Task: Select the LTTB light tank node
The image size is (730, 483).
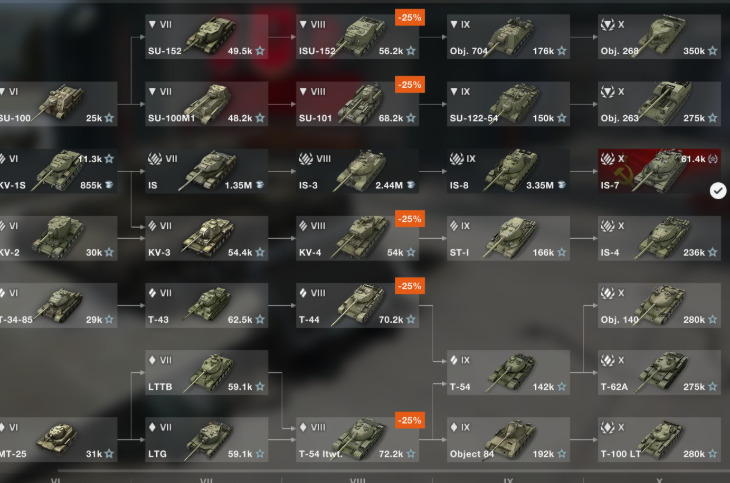Action: click(207, 373)
